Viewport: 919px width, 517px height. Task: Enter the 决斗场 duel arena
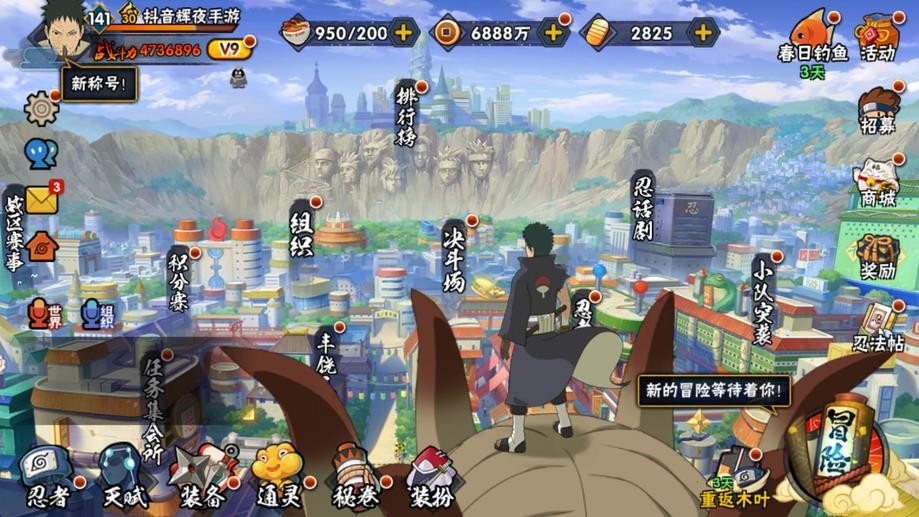point(455,255)
